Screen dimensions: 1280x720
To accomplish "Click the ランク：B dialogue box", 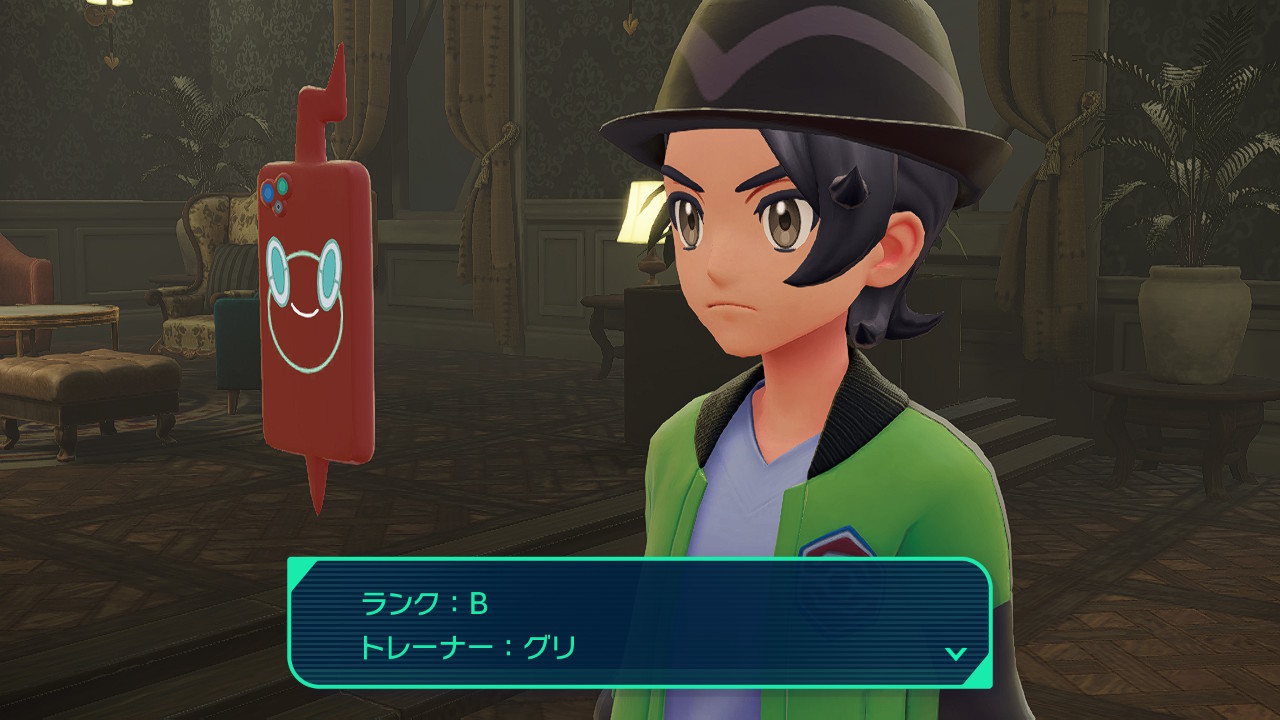I will pos(640,622).
